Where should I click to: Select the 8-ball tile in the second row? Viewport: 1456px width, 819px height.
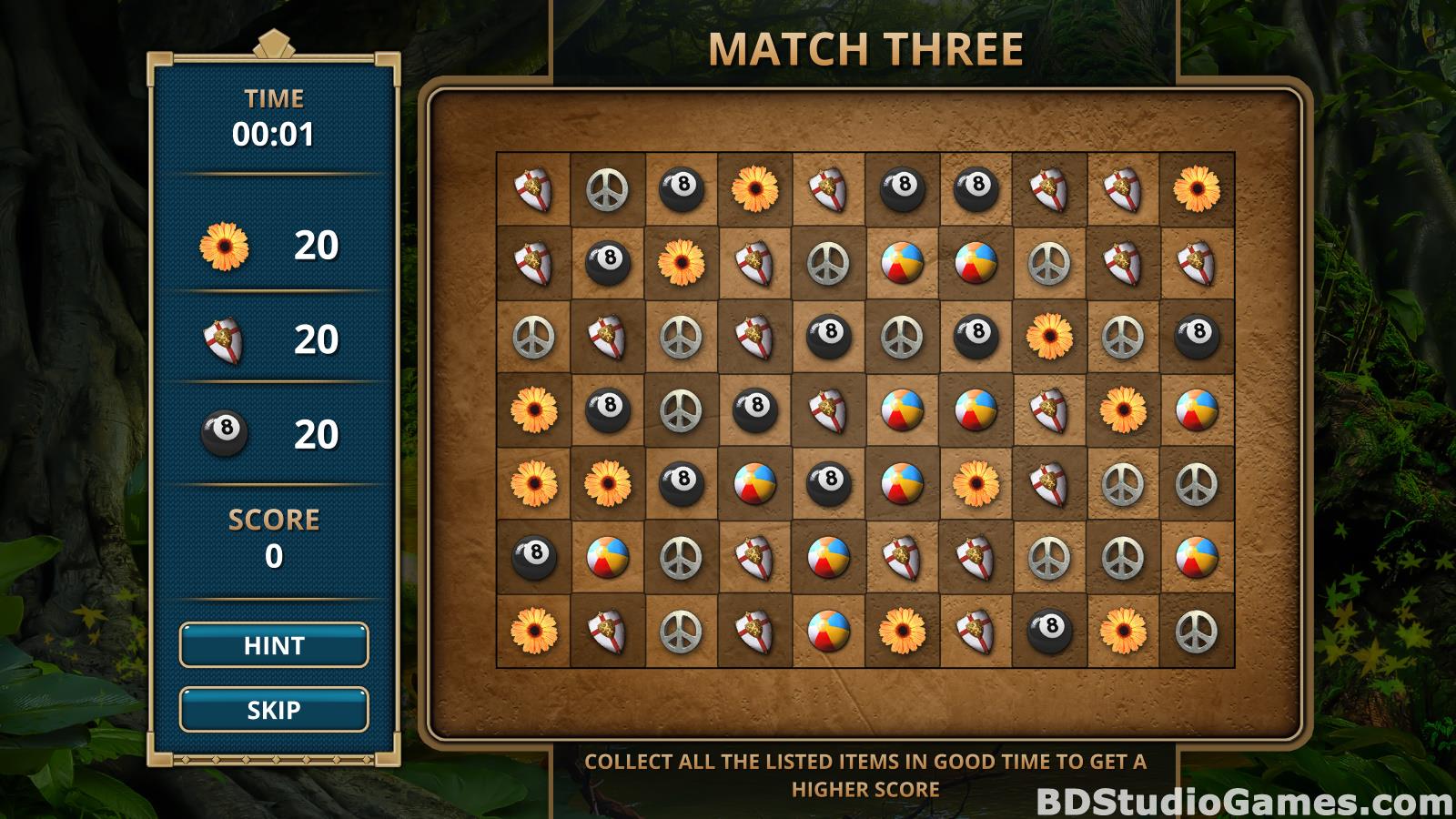click(x=607, y=263)
